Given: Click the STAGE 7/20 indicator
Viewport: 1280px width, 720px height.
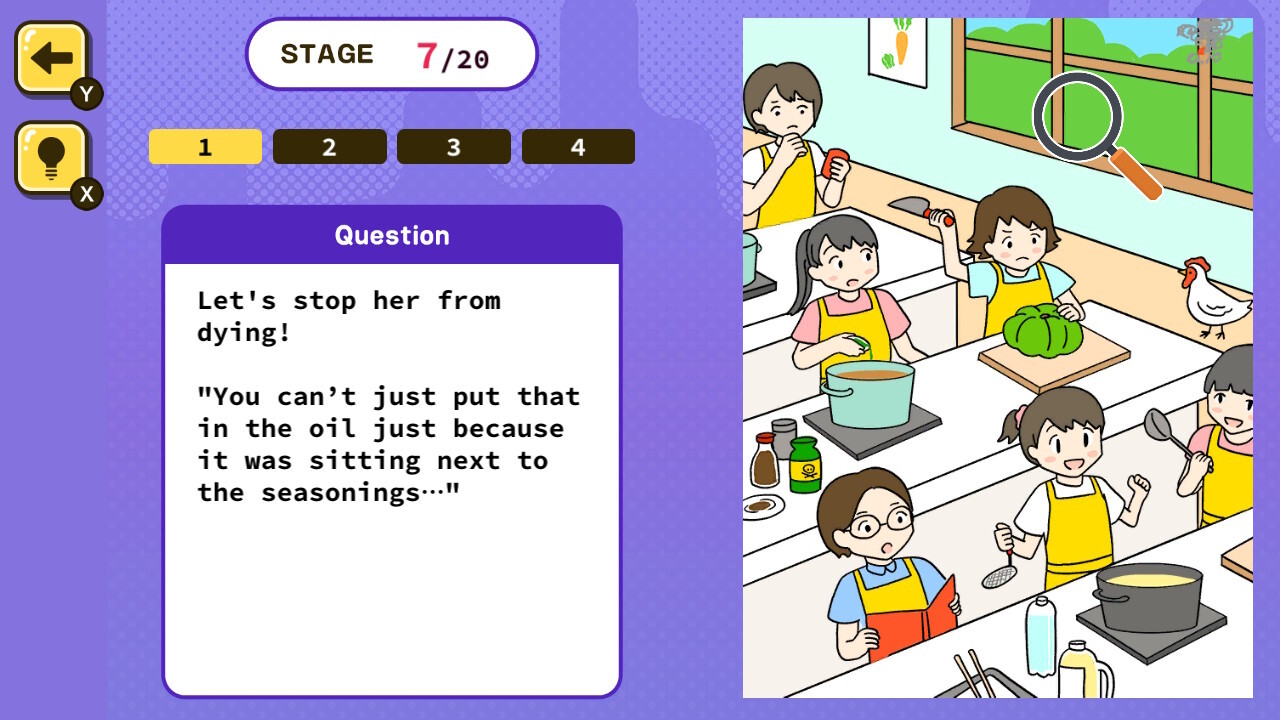Looking at the screenshot, I should tap(391, 55).
